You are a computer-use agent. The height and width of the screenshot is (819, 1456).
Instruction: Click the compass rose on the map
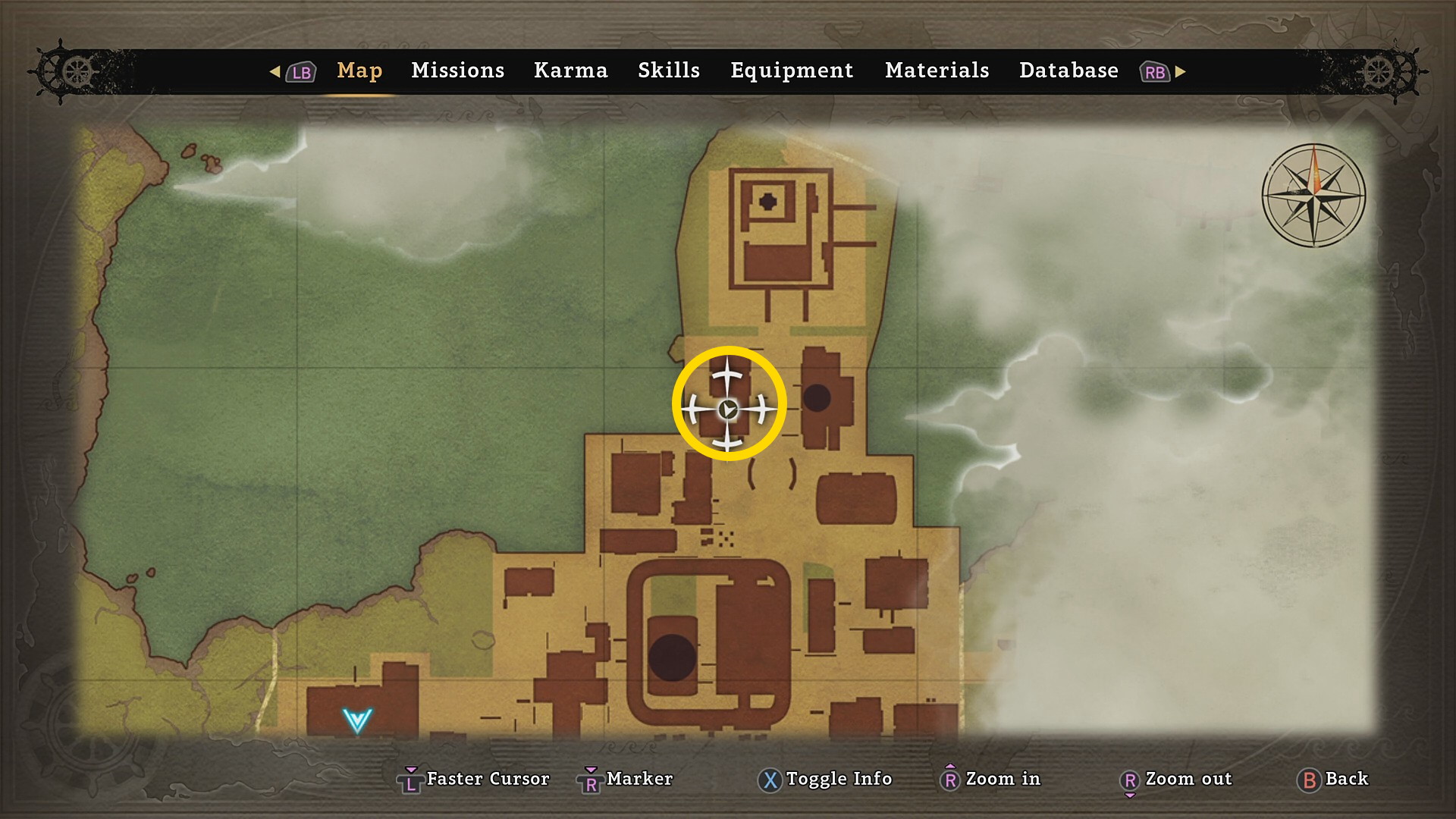click(x=1313, y=196)
